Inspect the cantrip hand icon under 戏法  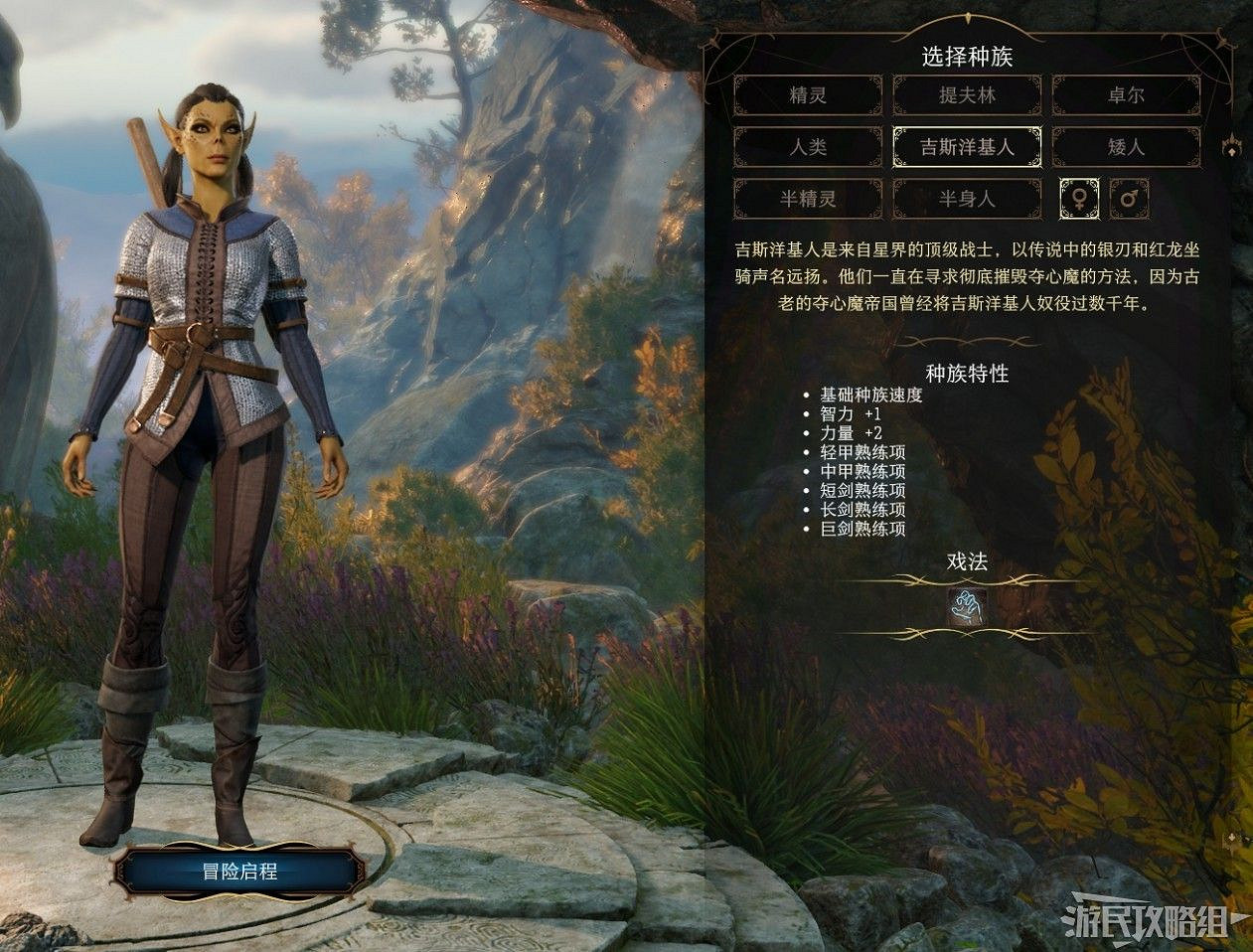(x=967, y=607)
